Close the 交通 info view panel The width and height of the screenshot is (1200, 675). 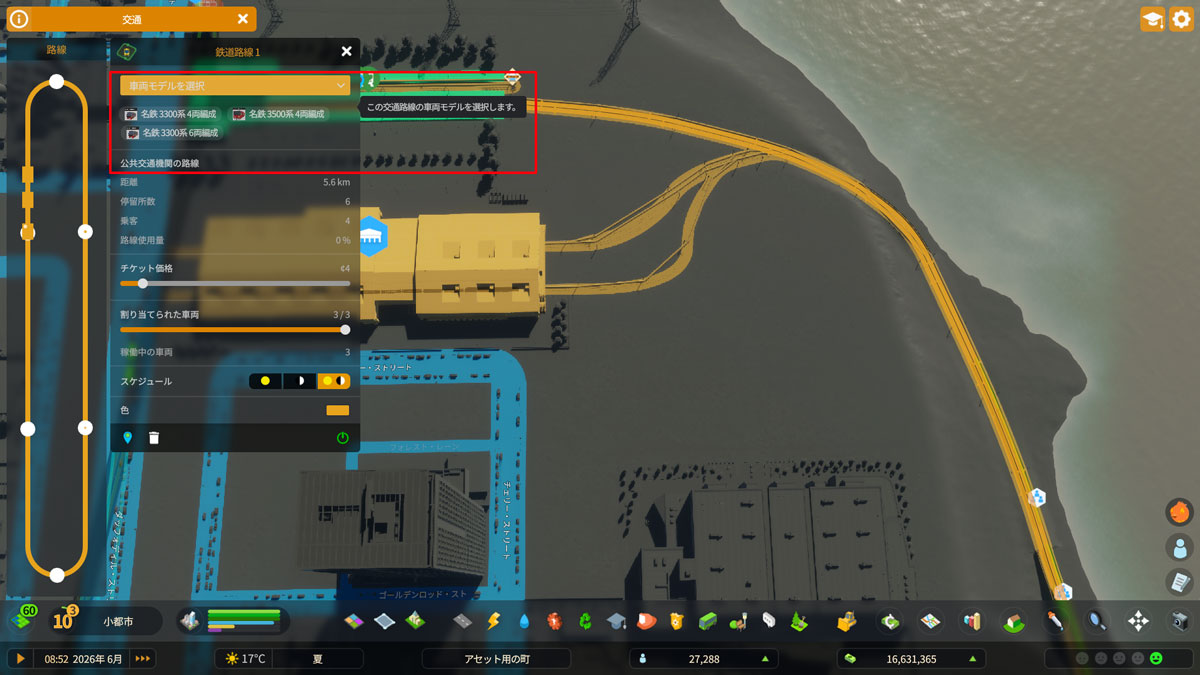tap(243, 19)
